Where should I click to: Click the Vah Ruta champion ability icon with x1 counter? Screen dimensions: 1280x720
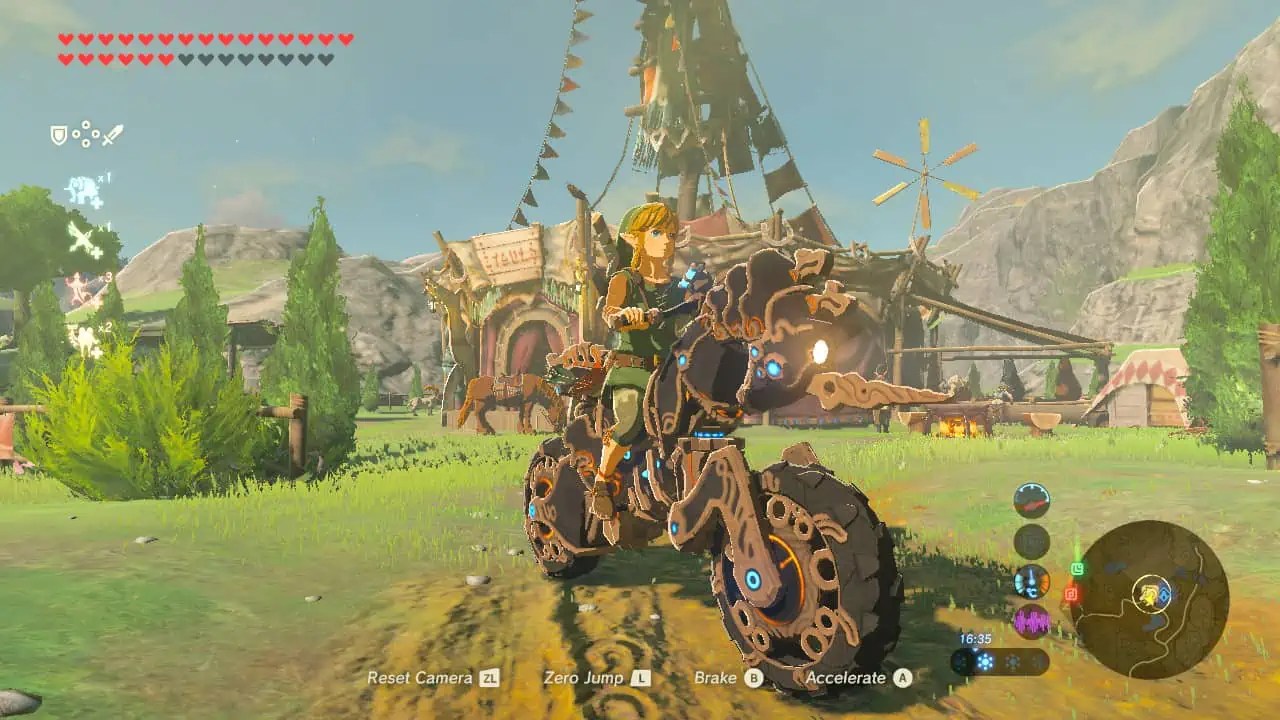tap(83, 188)
